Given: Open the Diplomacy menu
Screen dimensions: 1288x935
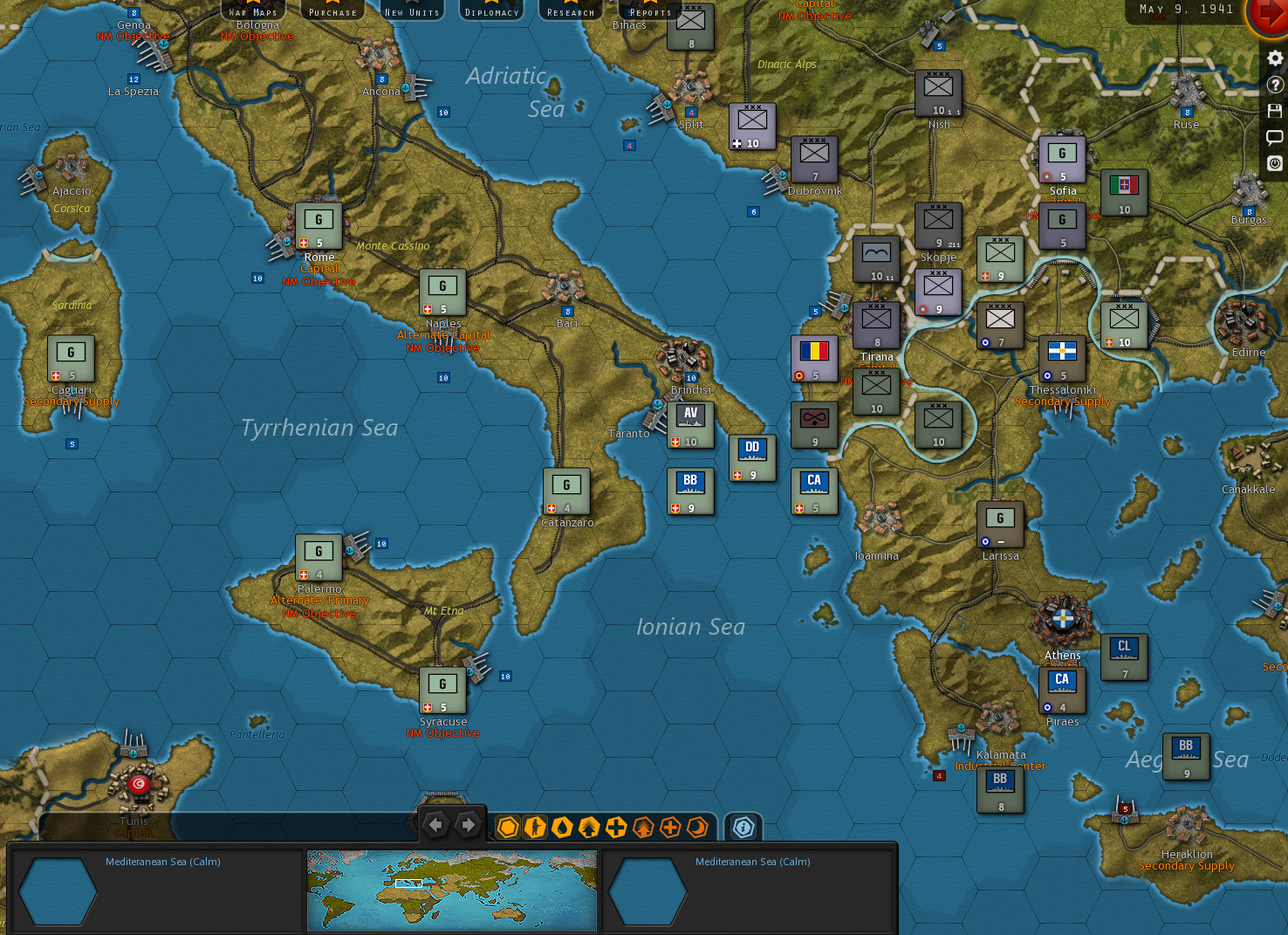Looking at the screenshot, I should [491, 12].
